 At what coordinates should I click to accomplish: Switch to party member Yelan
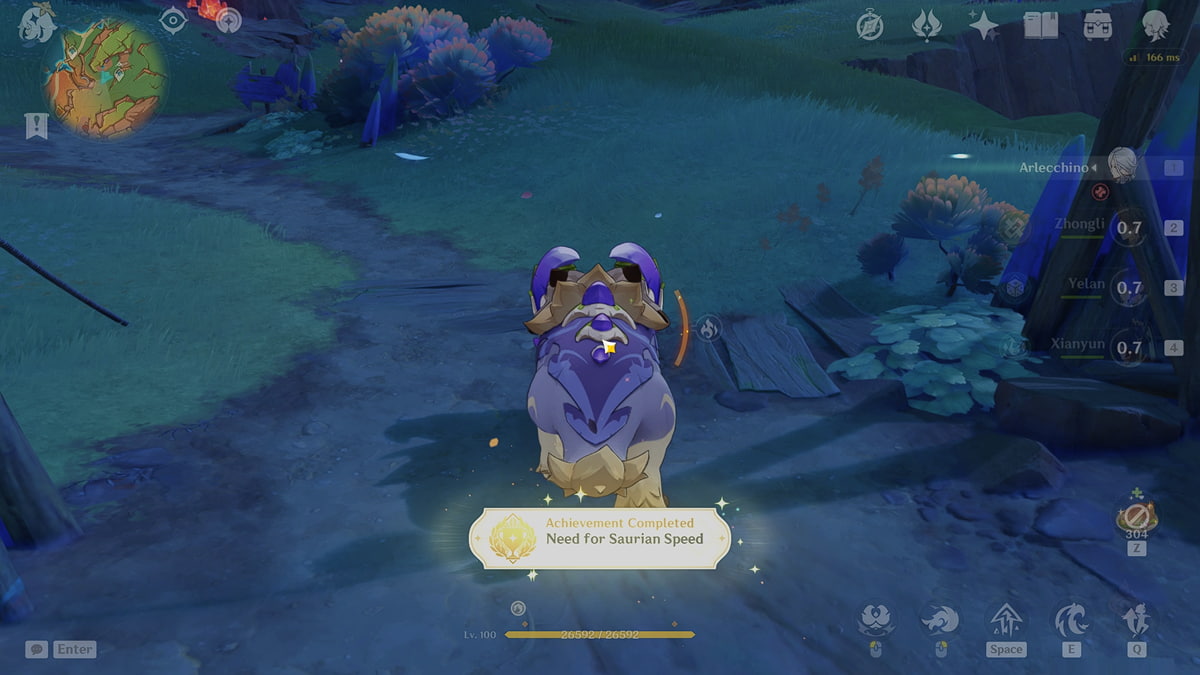click(x=1128, y=288)
